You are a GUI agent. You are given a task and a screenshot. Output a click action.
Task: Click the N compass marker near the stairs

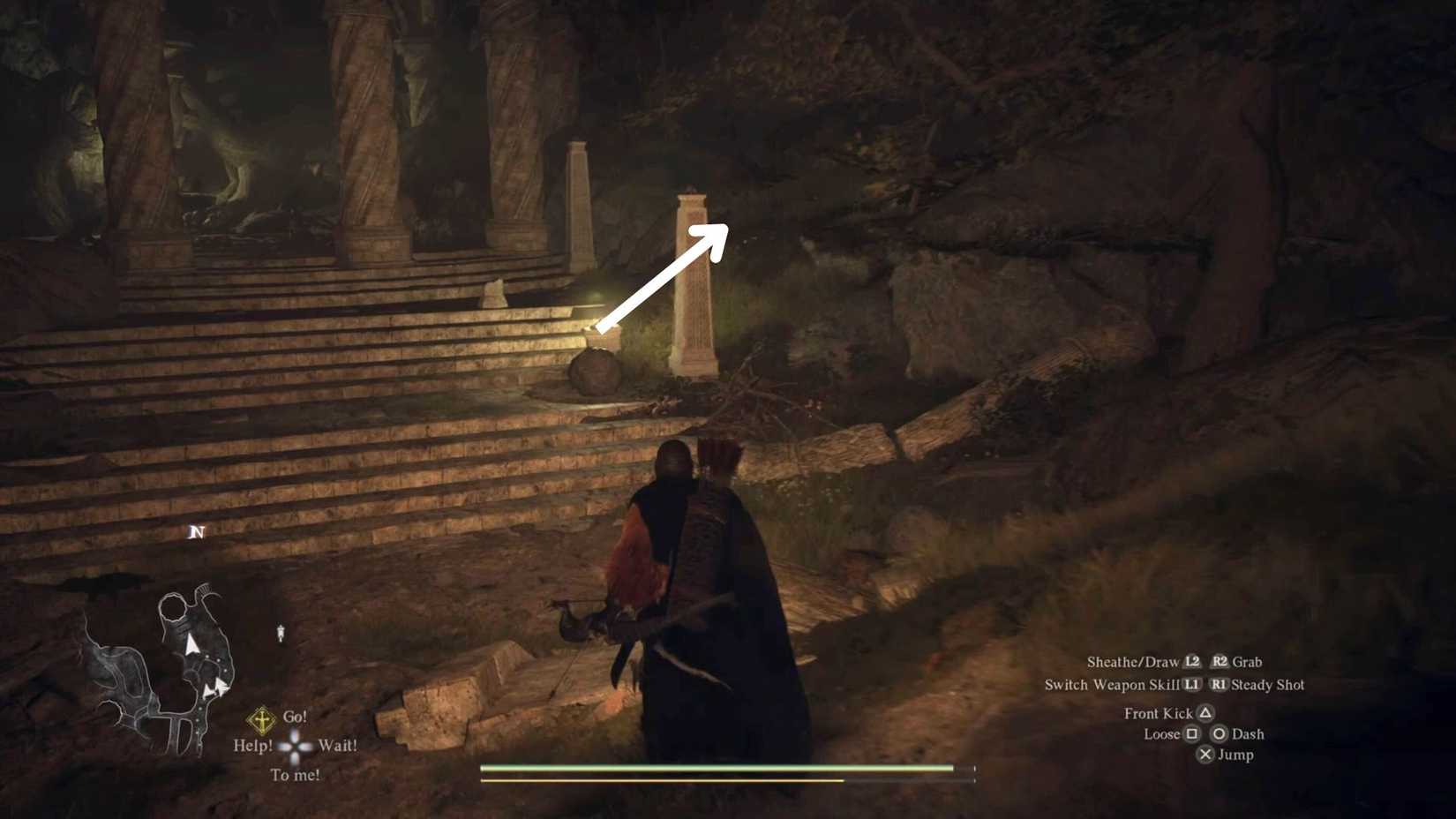[196, 532]
